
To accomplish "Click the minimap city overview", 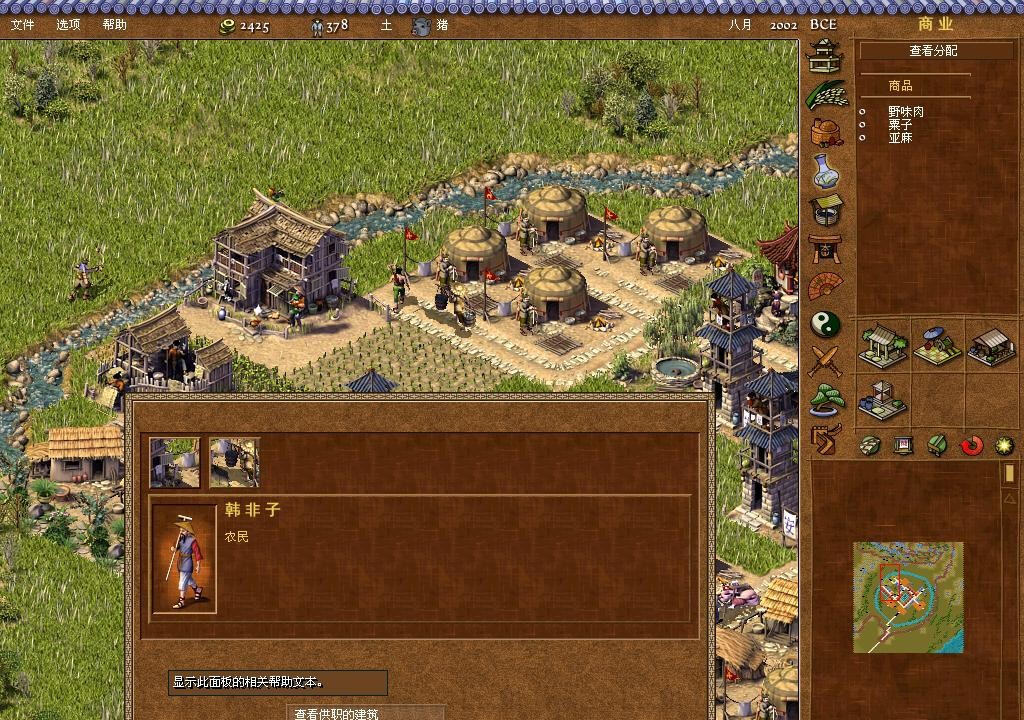I will [x=908, y=597].
